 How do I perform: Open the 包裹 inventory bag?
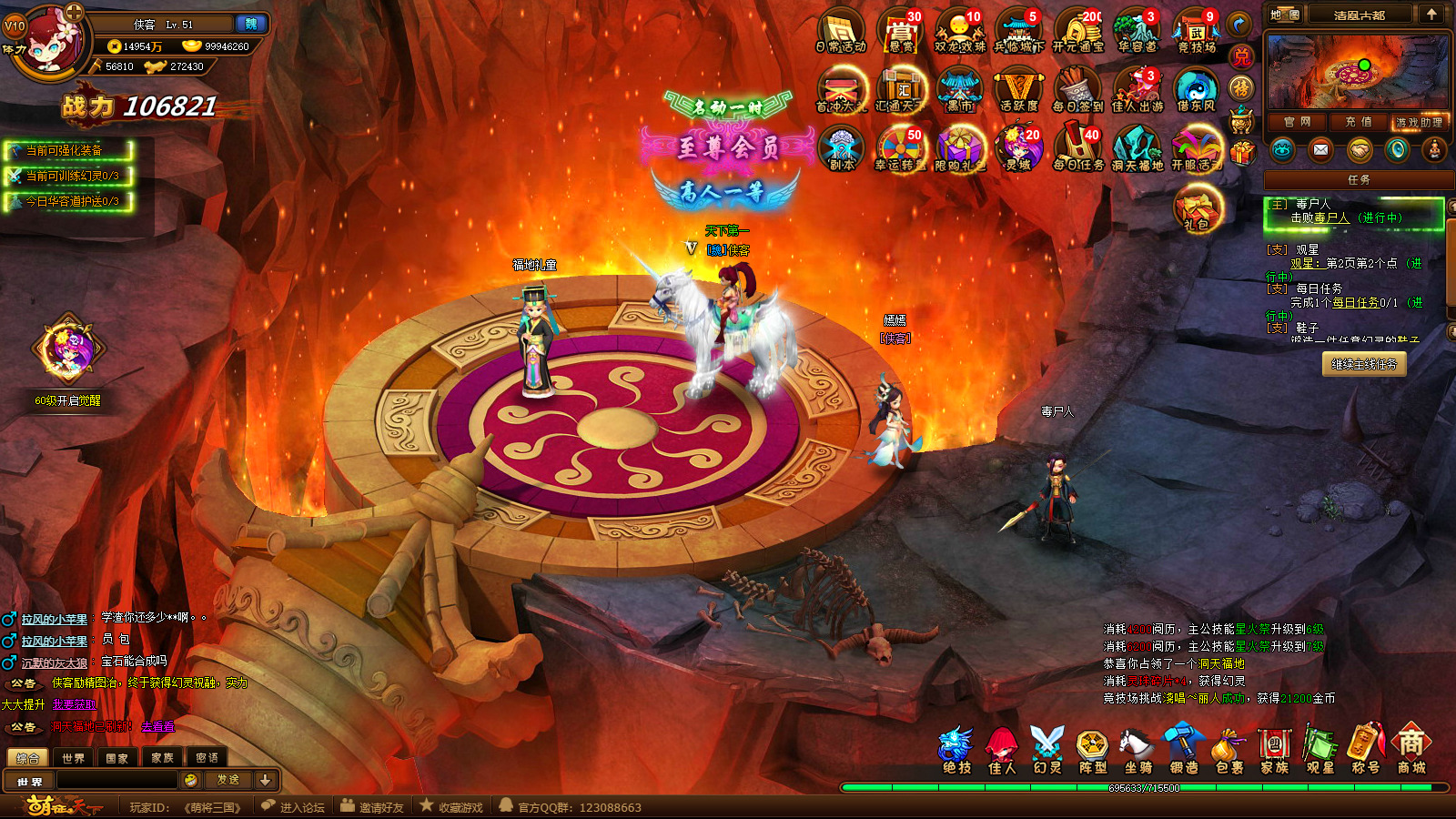point(1228,752)
